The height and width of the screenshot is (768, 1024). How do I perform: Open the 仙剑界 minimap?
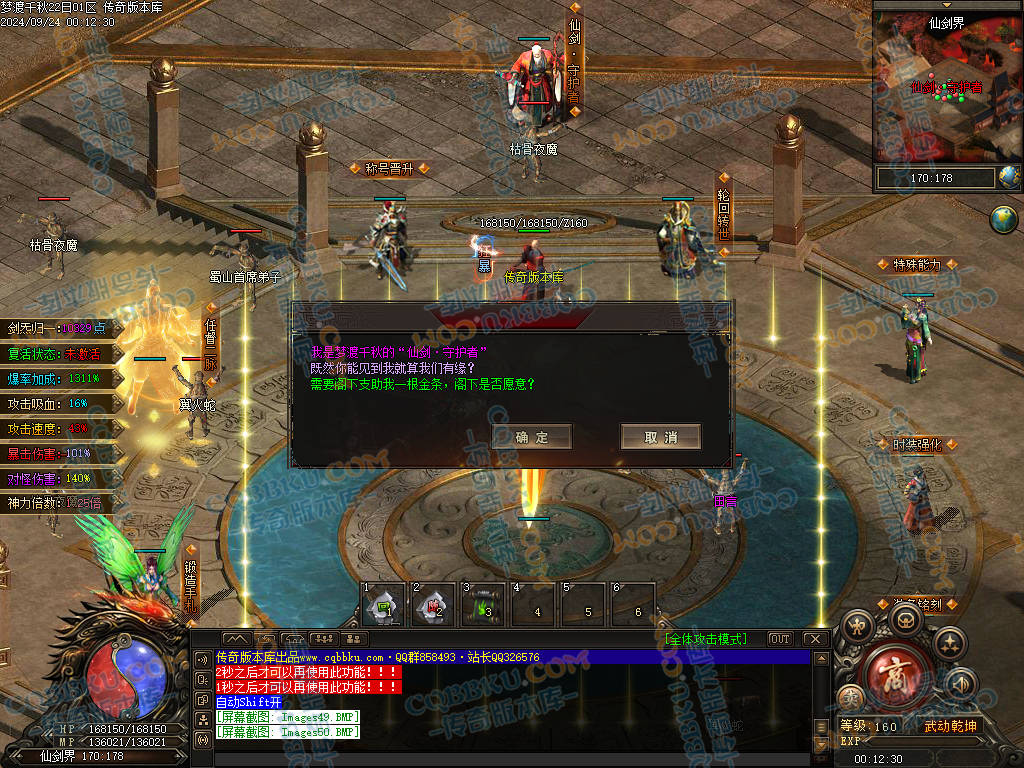946,90
